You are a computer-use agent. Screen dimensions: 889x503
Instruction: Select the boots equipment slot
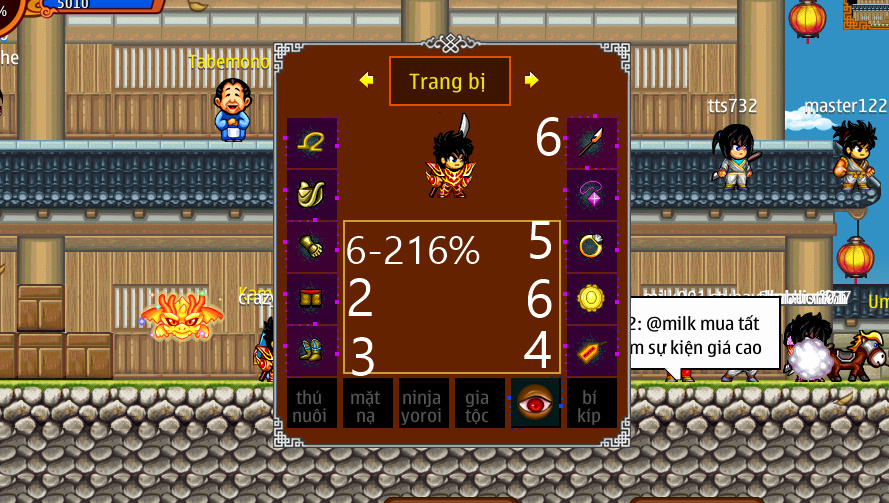[312, 350]
